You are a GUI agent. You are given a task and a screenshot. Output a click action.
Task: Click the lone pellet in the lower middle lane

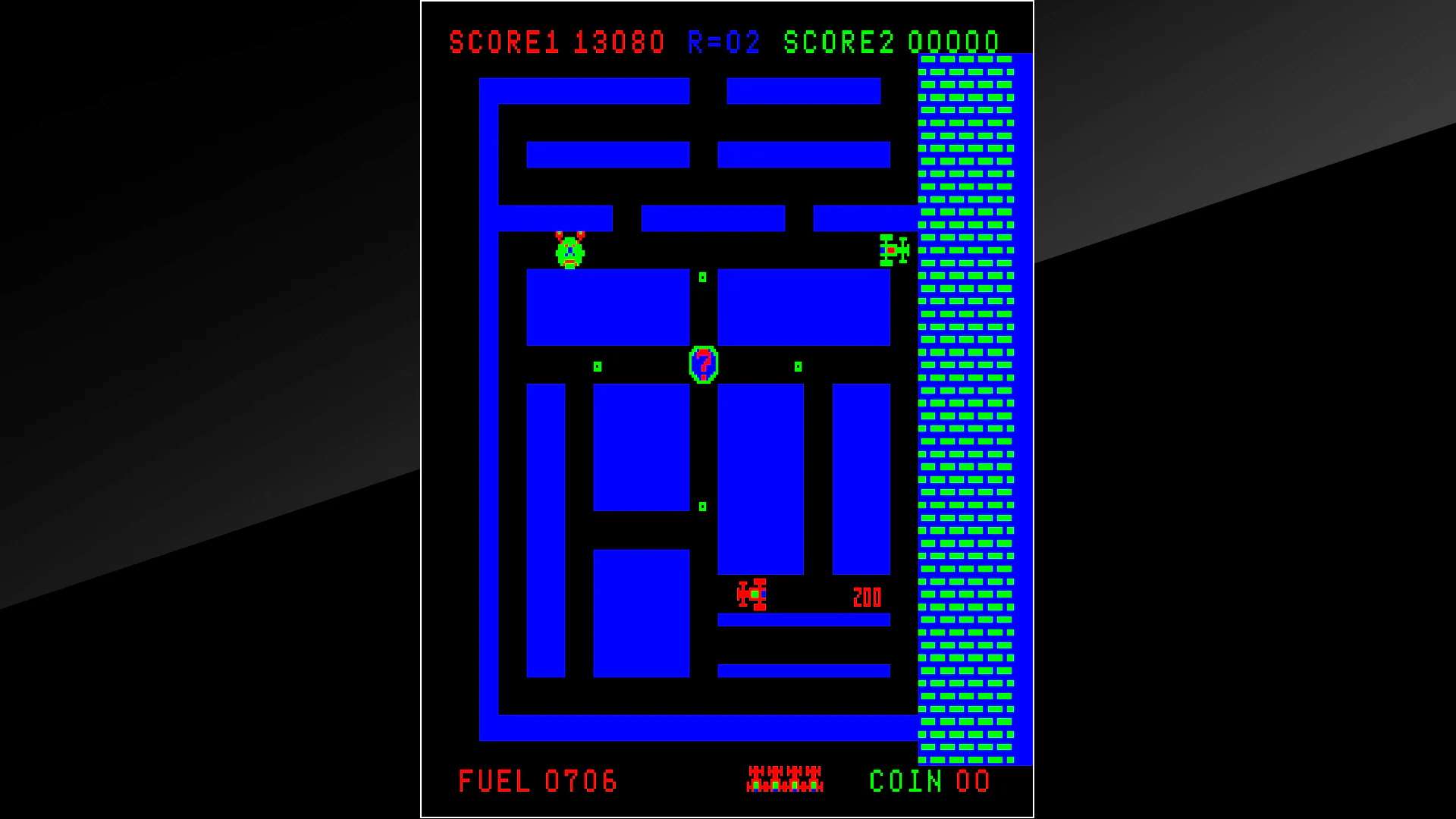[702, 506]
